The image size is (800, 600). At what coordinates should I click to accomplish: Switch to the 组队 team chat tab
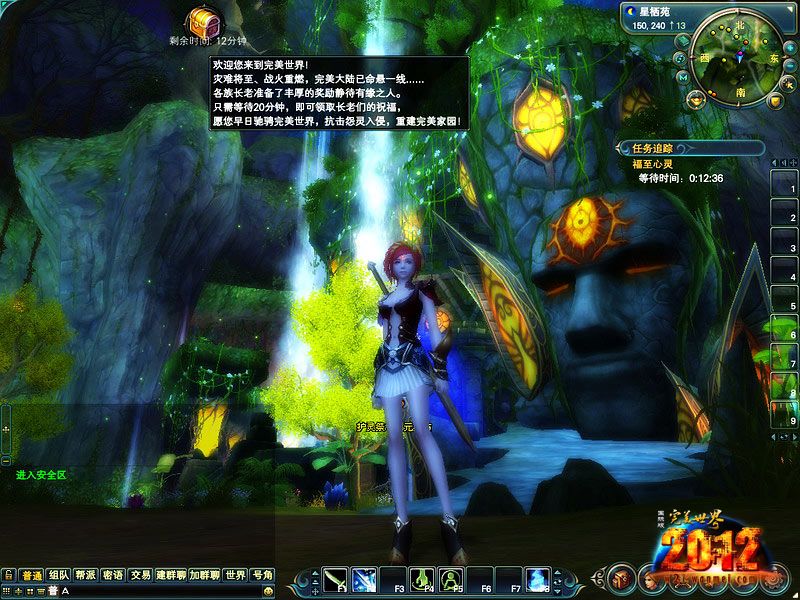click(59, 575)
